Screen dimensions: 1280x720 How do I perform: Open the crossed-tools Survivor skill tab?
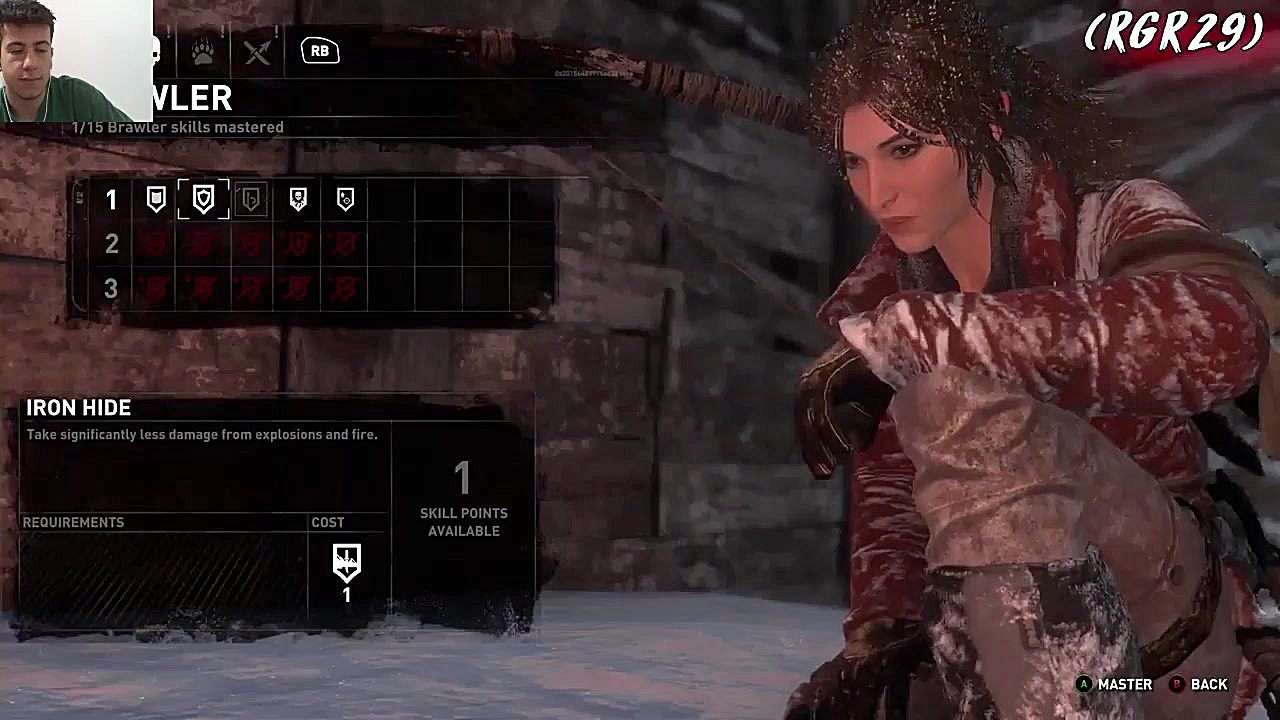257,51
